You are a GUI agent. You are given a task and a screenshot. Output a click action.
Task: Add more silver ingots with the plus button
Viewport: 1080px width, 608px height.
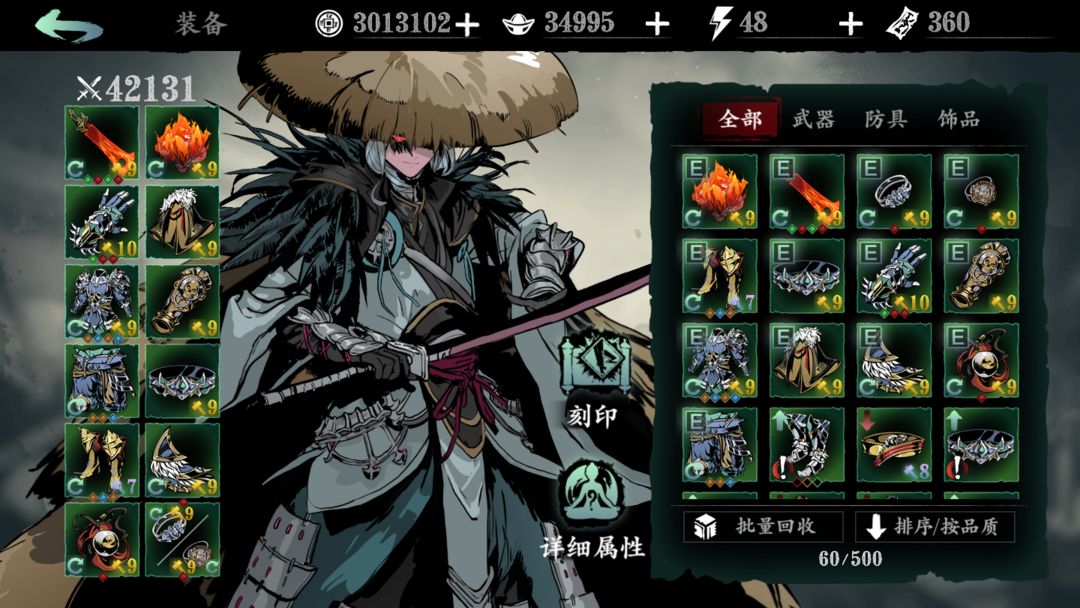tap(657, 25)
